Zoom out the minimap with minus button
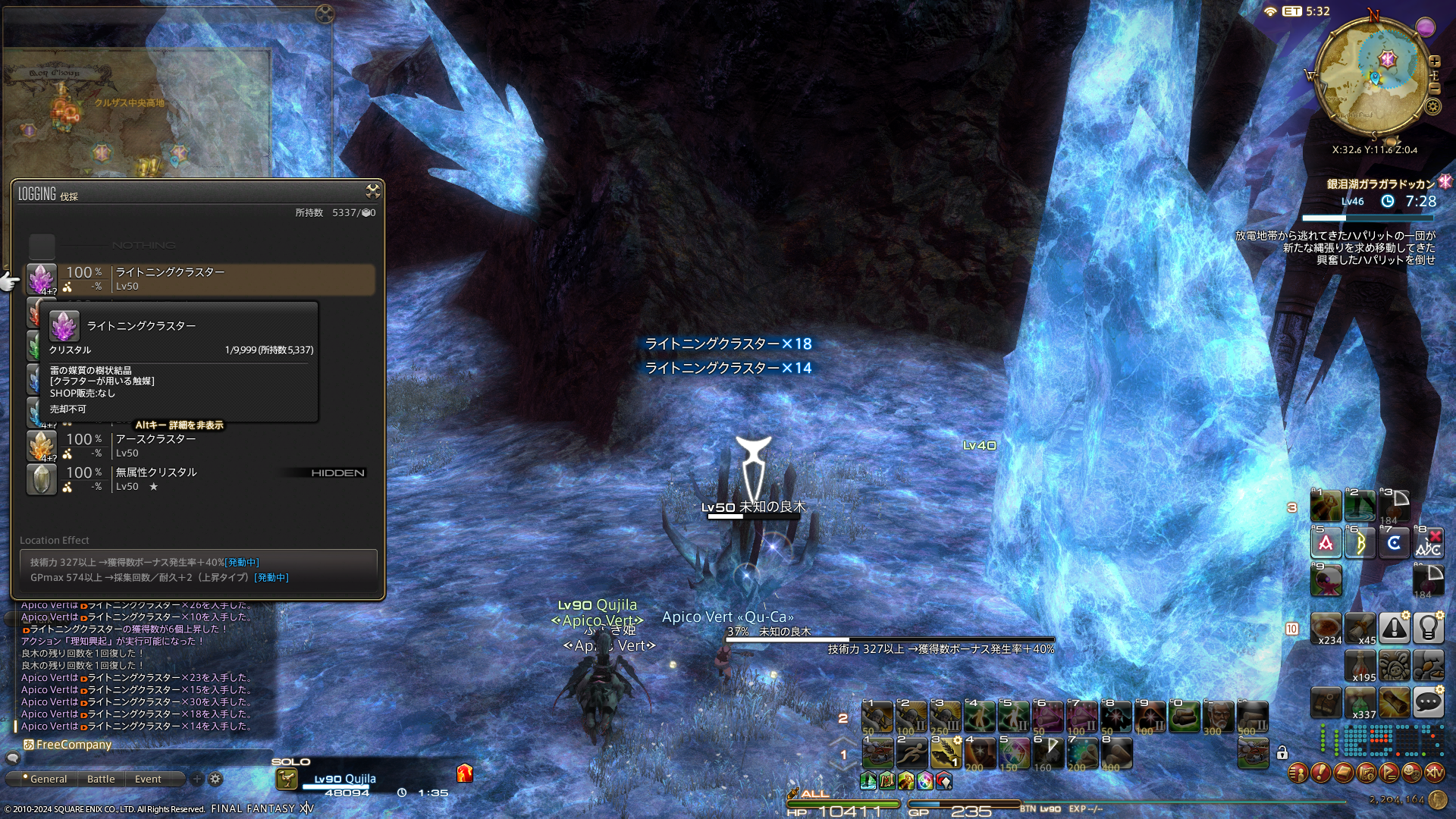Viewport: 1456px width, 819px height. (x=1435, y=89)
